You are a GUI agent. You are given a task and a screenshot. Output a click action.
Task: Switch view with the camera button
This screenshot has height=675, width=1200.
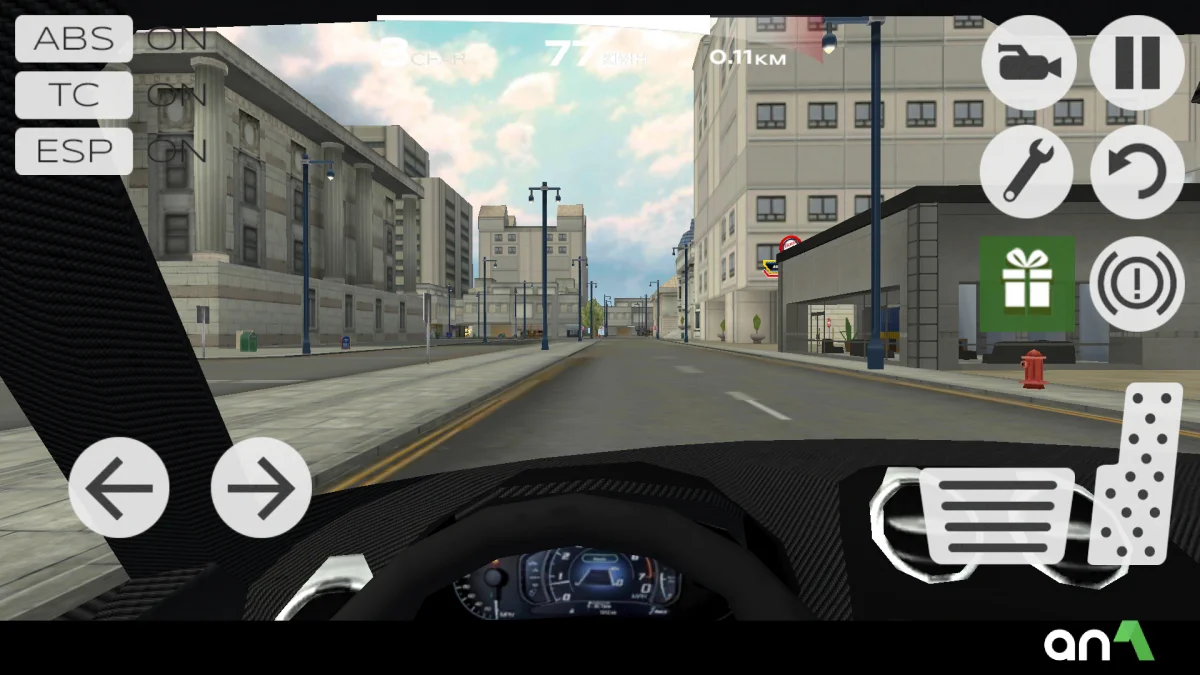pyautogui.click(x=1029, y=64)
